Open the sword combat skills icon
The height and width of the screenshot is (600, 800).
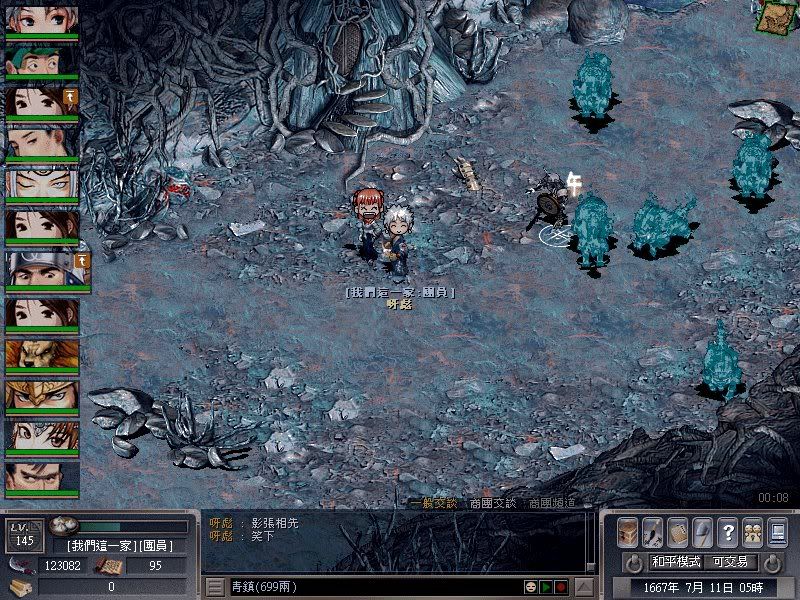652,532
